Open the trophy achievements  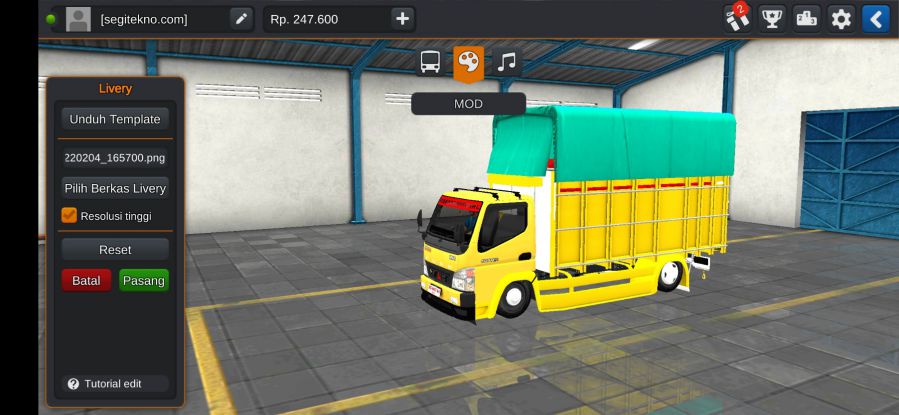tap(772, 18)
